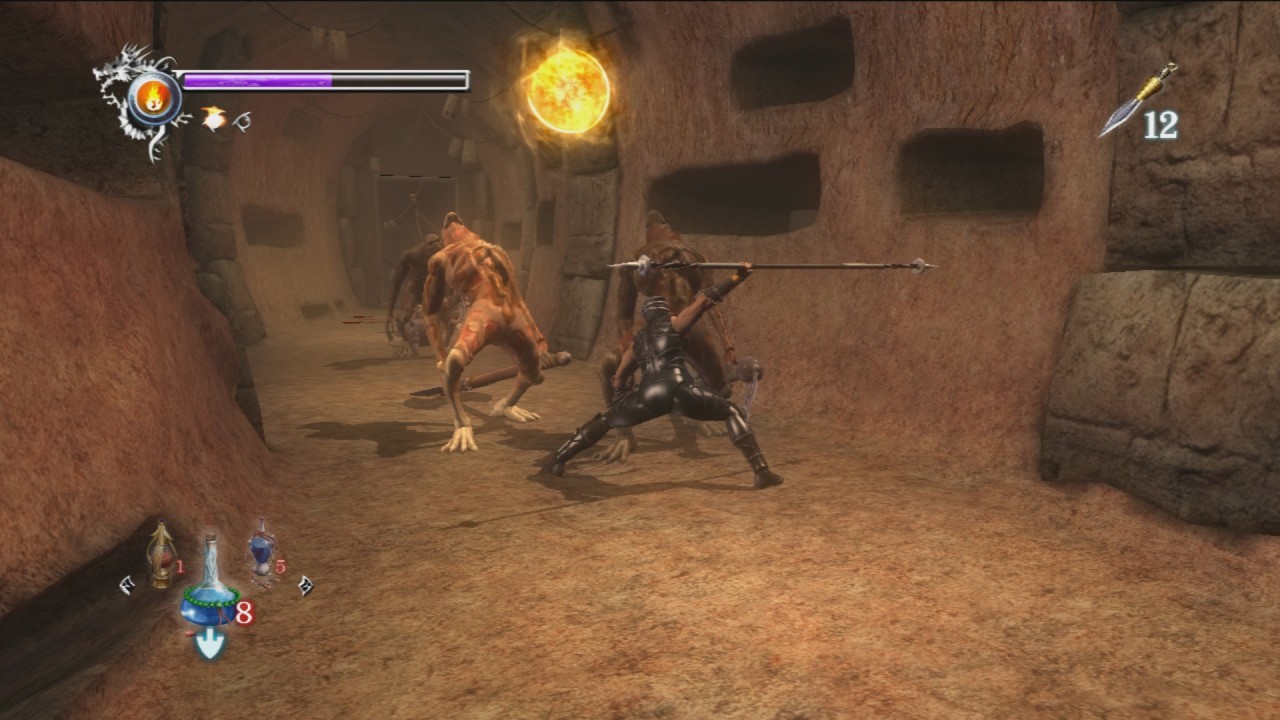
Task: Click the glowing ninpo charge orb under the bar
Action: 212,118
